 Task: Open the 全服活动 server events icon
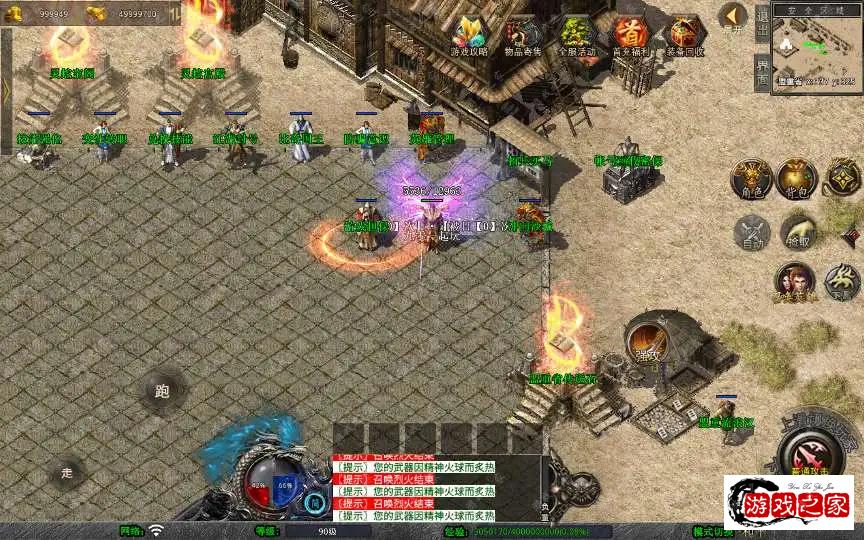577,36
